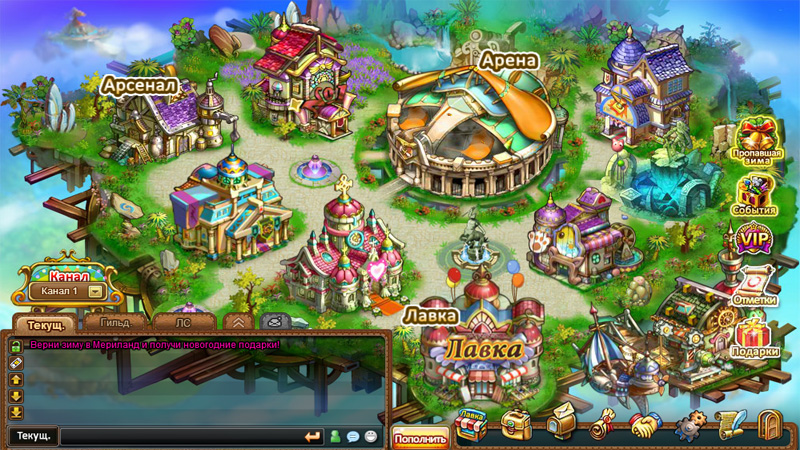The height and width of the screenshot is (450, 800).
Task: Switch to the ЛС private messages tab
Action: coord(183,323)
